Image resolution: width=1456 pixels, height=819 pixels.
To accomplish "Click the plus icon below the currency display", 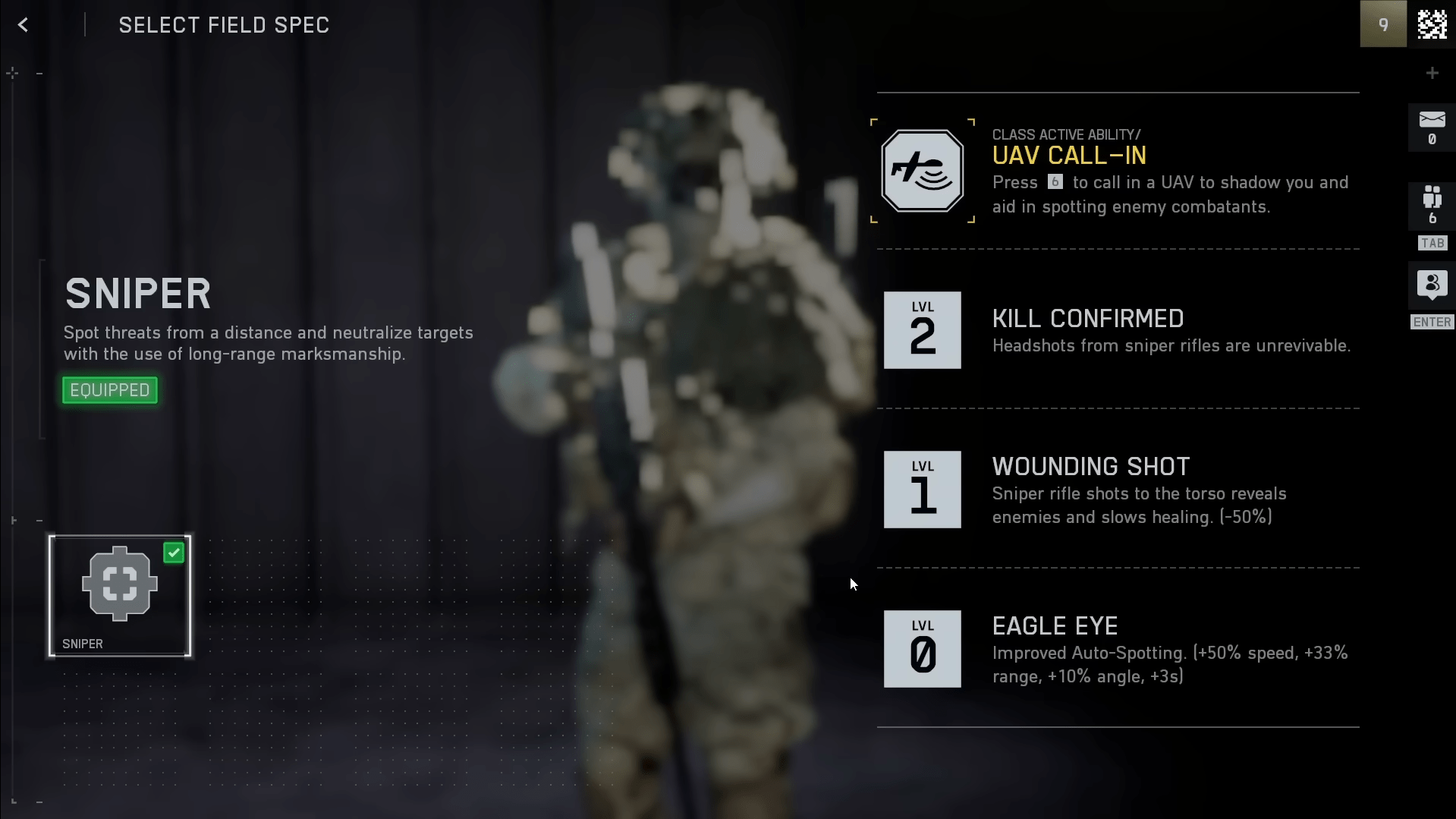I will (x=1432, y=72).
